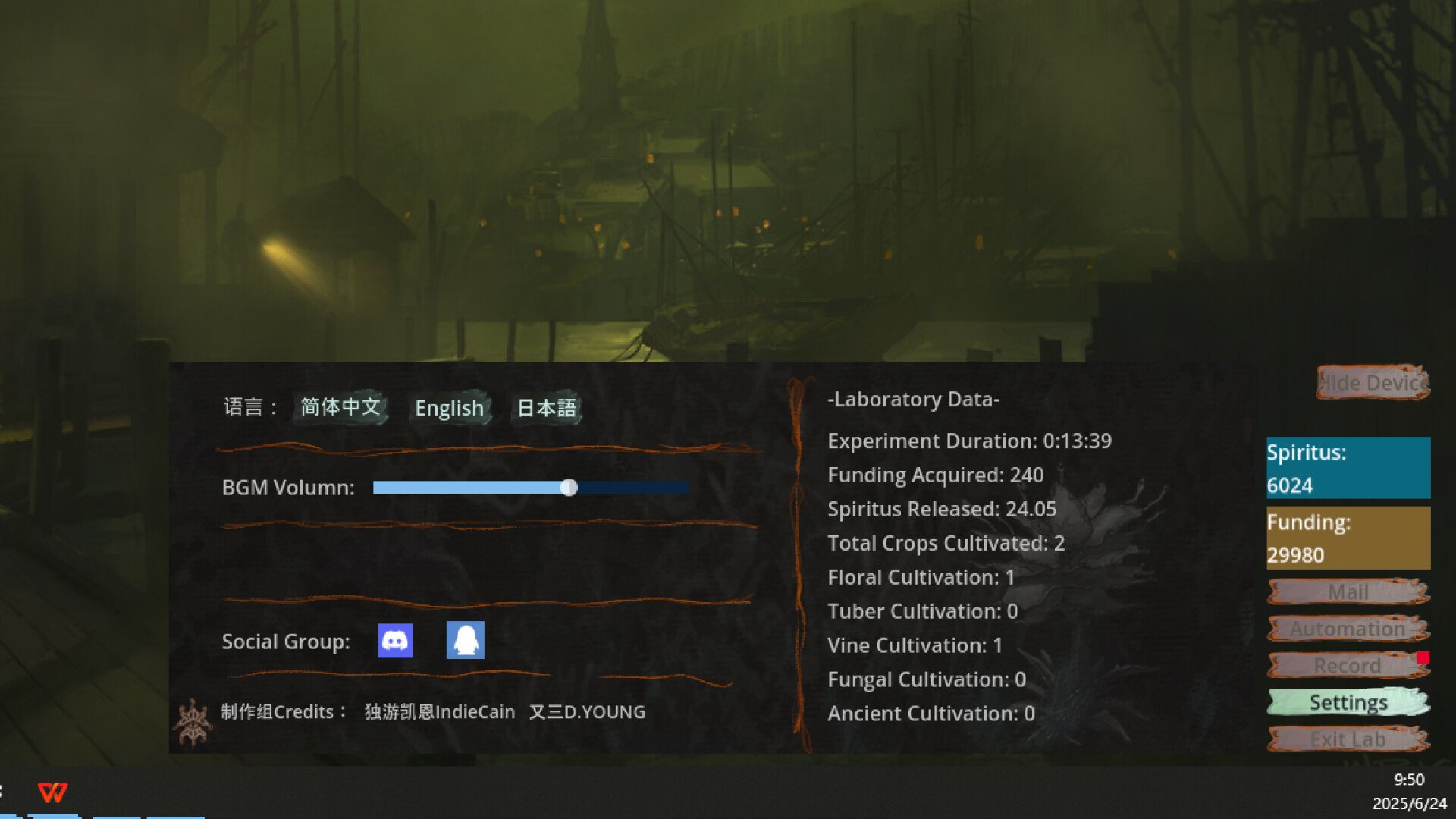Click the clock showing 9:50

click(1408, 777)
